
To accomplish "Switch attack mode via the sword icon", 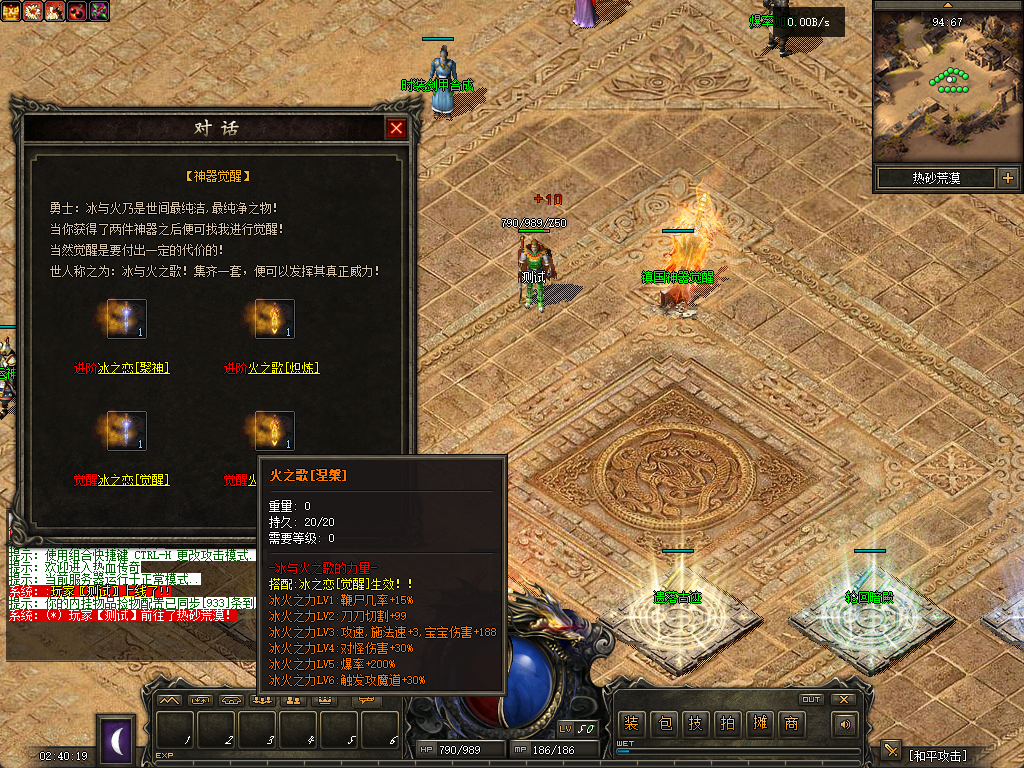I will tap(891, 751).
